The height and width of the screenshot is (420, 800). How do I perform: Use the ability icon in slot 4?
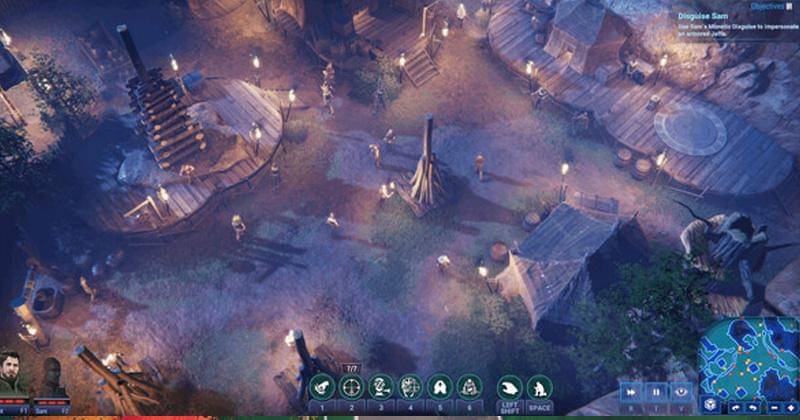click(x=410, y=387)
